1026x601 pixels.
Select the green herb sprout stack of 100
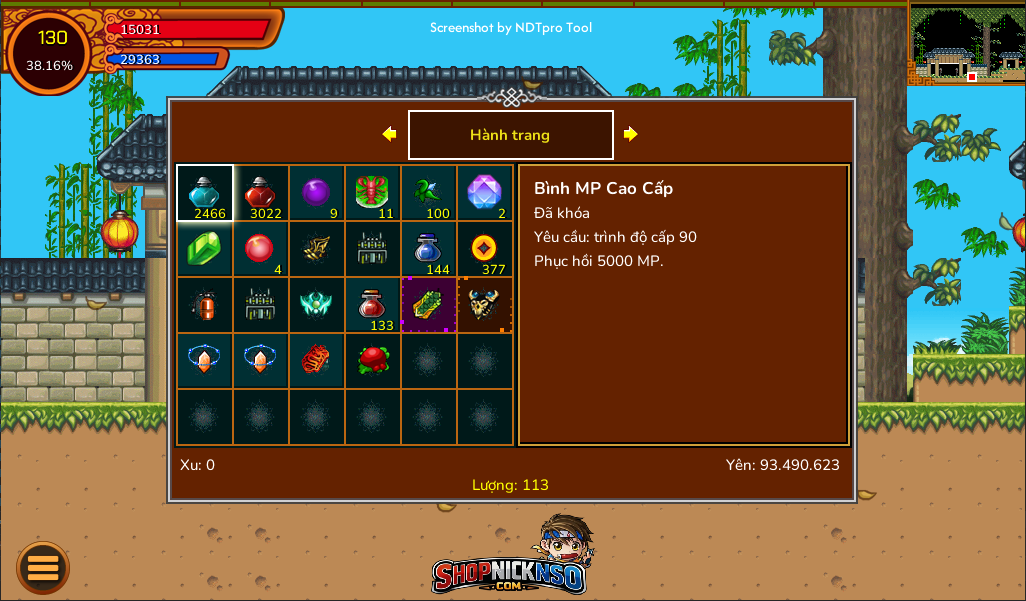pyautogui.click(x=429, y=193)
